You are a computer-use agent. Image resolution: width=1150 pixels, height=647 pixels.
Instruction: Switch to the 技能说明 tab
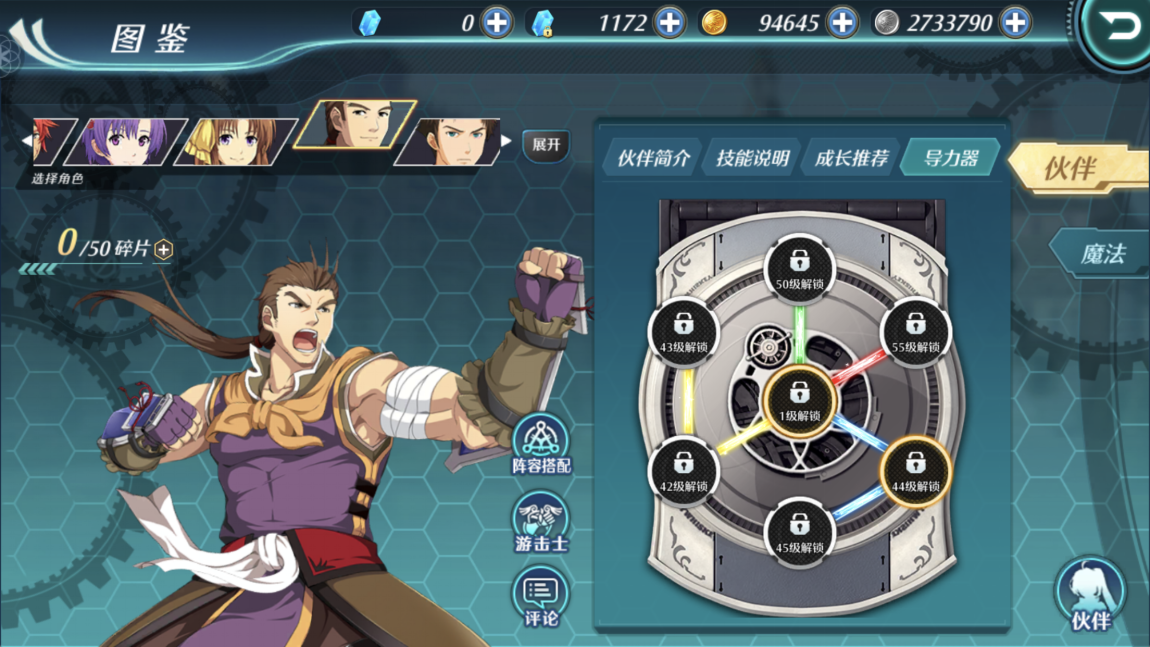751,158
